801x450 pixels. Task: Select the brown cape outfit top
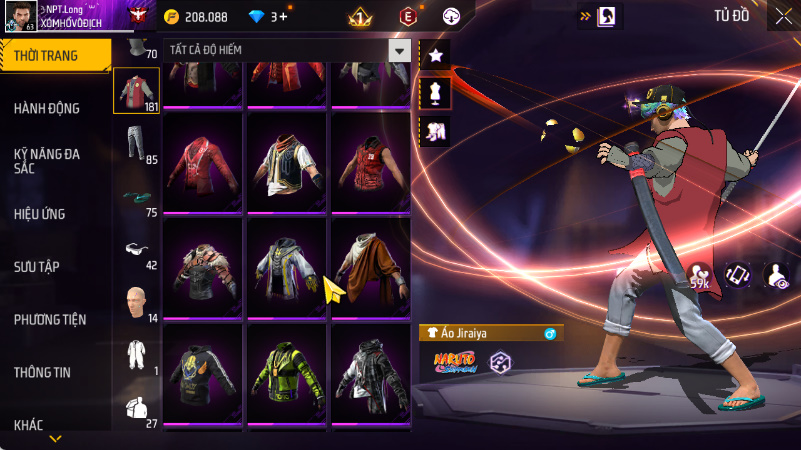pyautogui.click(x=370, y=267)
